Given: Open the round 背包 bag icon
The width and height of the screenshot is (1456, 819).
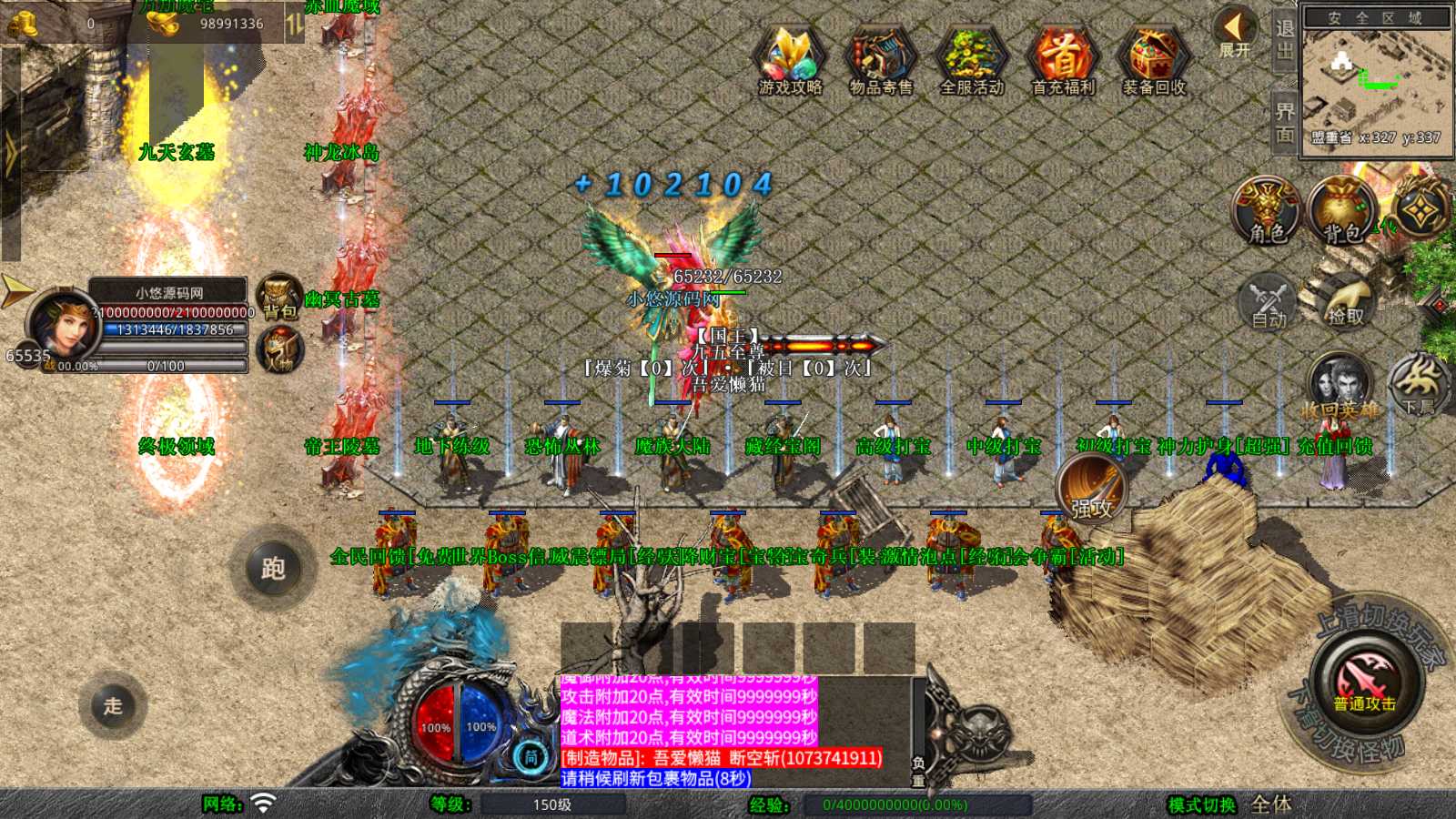Looking at the screenshot, I should 1342,210.
